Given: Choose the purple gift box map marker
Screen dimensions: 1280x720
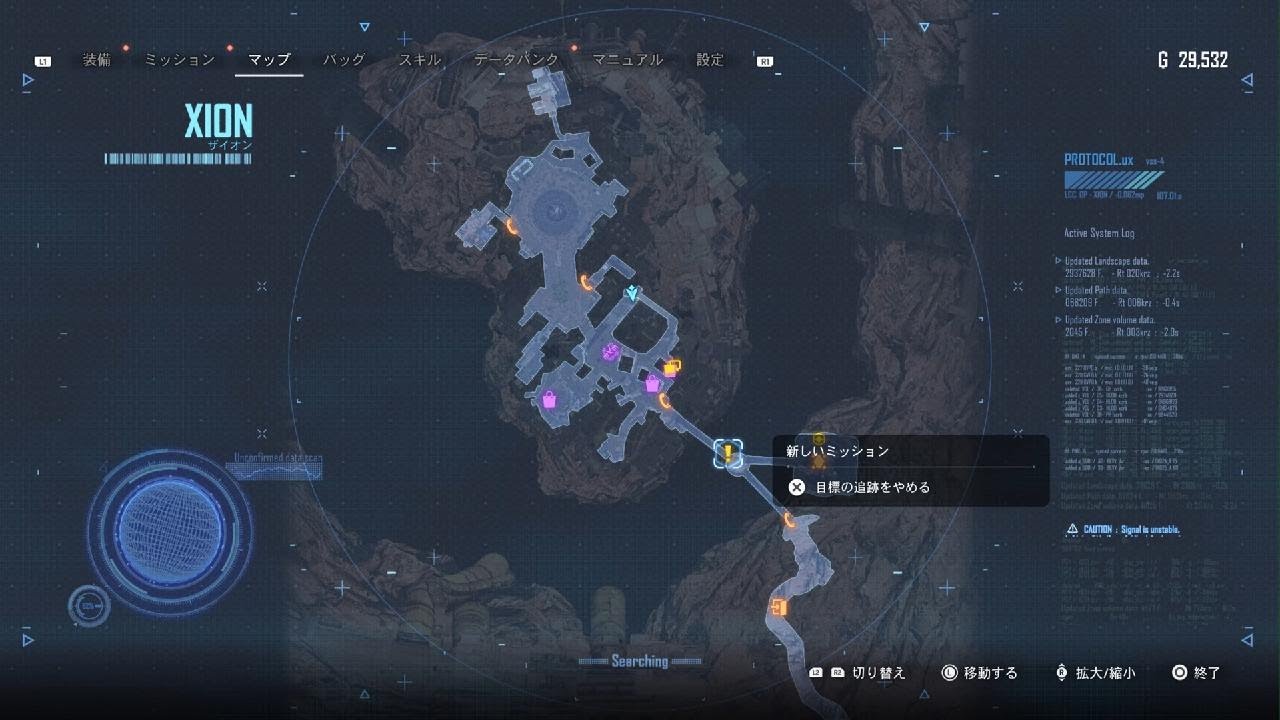Looking at the screenshot, I should 610,352.
